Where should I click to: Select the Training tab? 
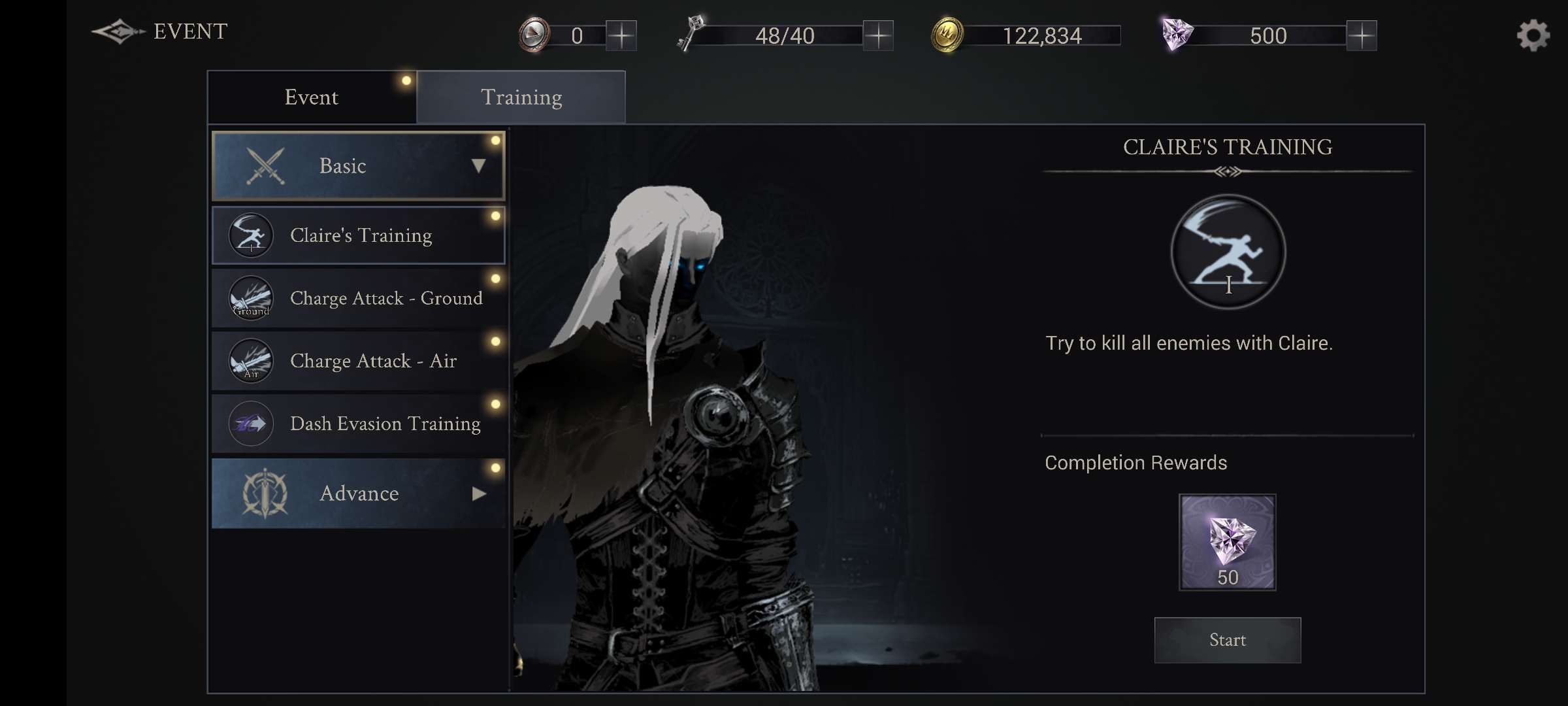point(521,97)
